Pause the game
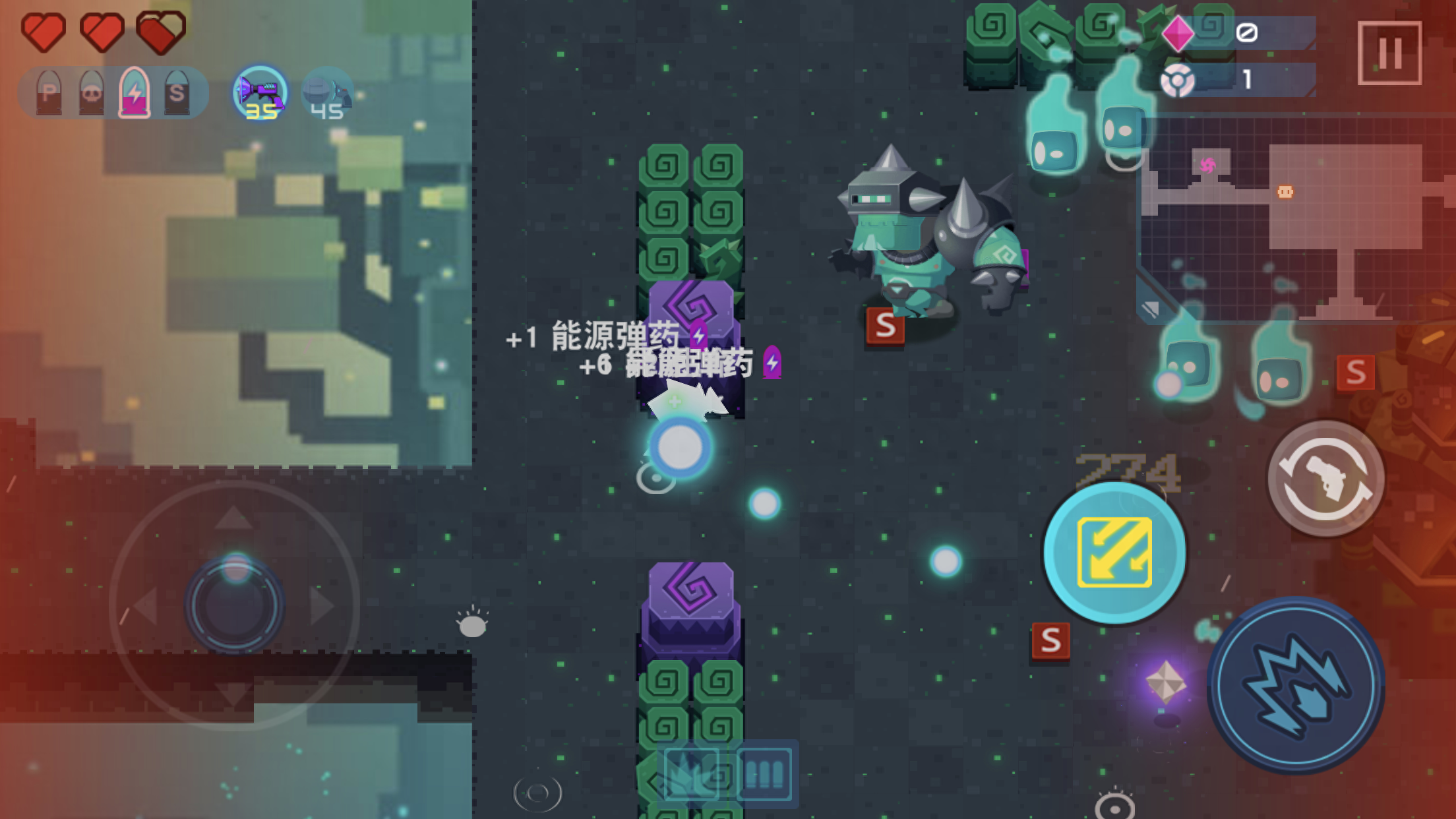The image size is (1456, 819). coord(1389,53)
